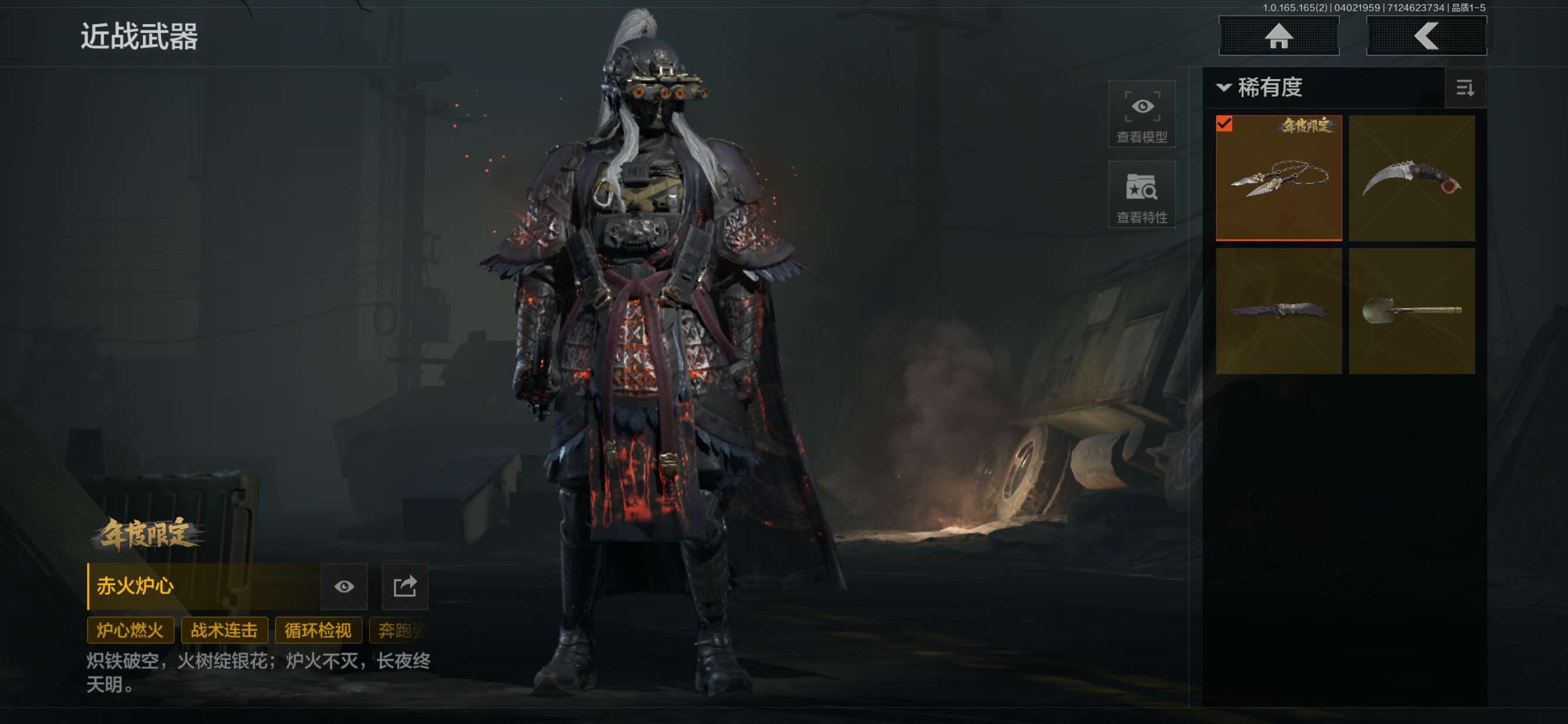This screenshot has height=724, width=1568.
Task: Select the 年度限定 chained blades weapon
Action: pos(1279,177)
